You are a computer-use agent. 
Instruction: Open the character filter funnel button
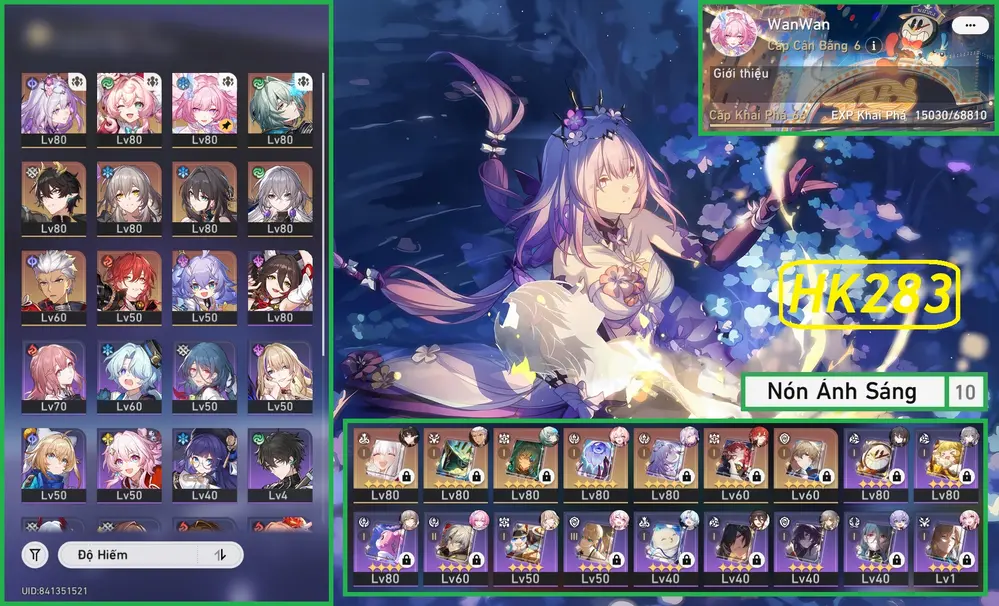click(x=36, y=554)
